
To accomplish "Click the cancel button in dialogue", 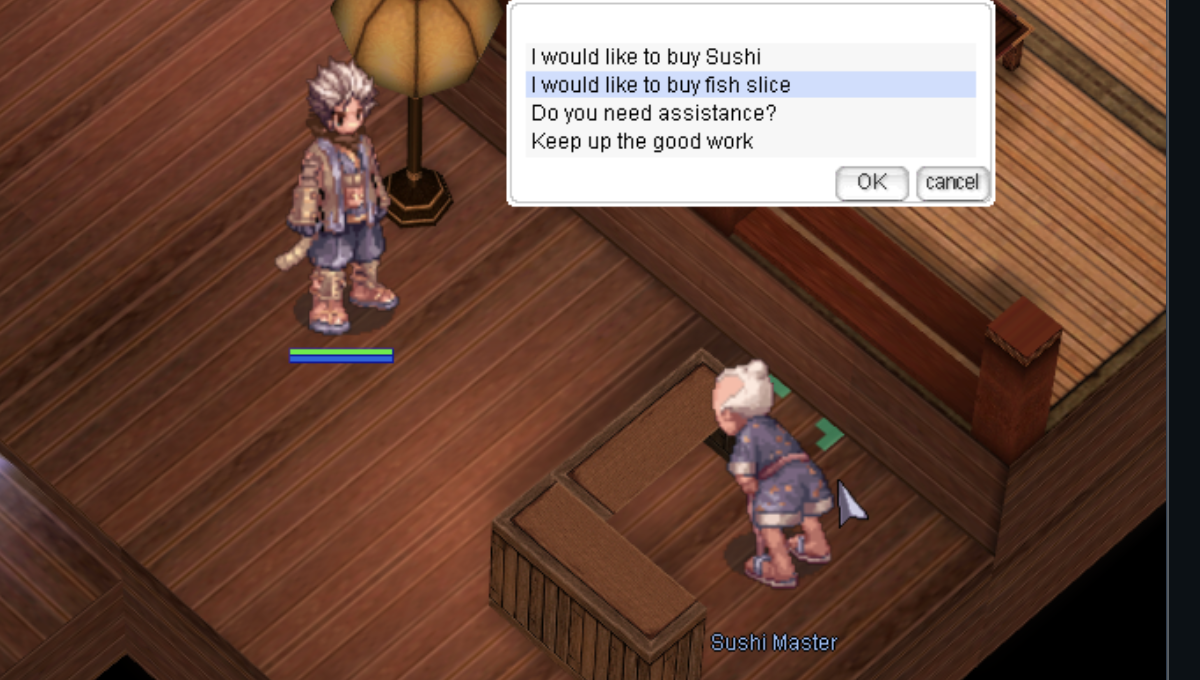I will (x=952, y=182).
